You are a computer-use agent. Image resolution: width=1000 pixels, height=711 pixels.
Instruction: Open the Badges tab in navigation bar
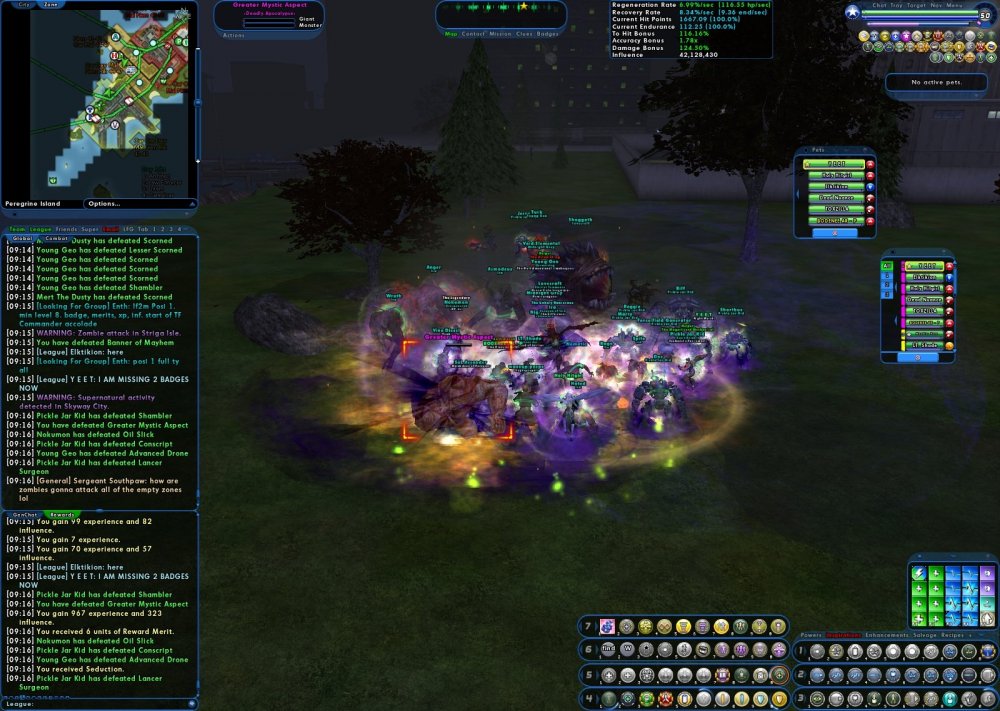pyautogui.click(x=548, y=34)
